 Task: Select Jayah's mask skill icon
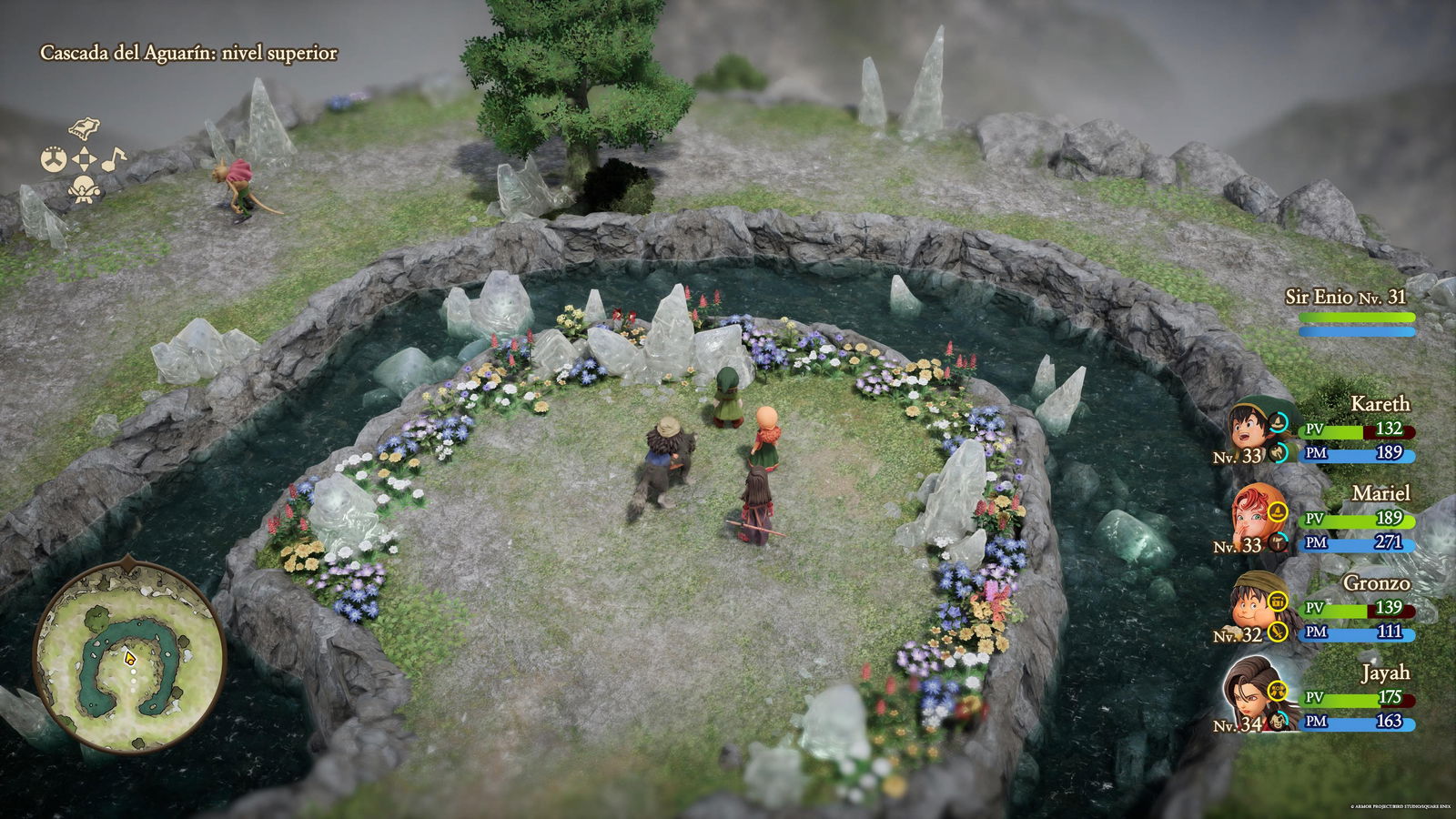(x=1277, y=721)
